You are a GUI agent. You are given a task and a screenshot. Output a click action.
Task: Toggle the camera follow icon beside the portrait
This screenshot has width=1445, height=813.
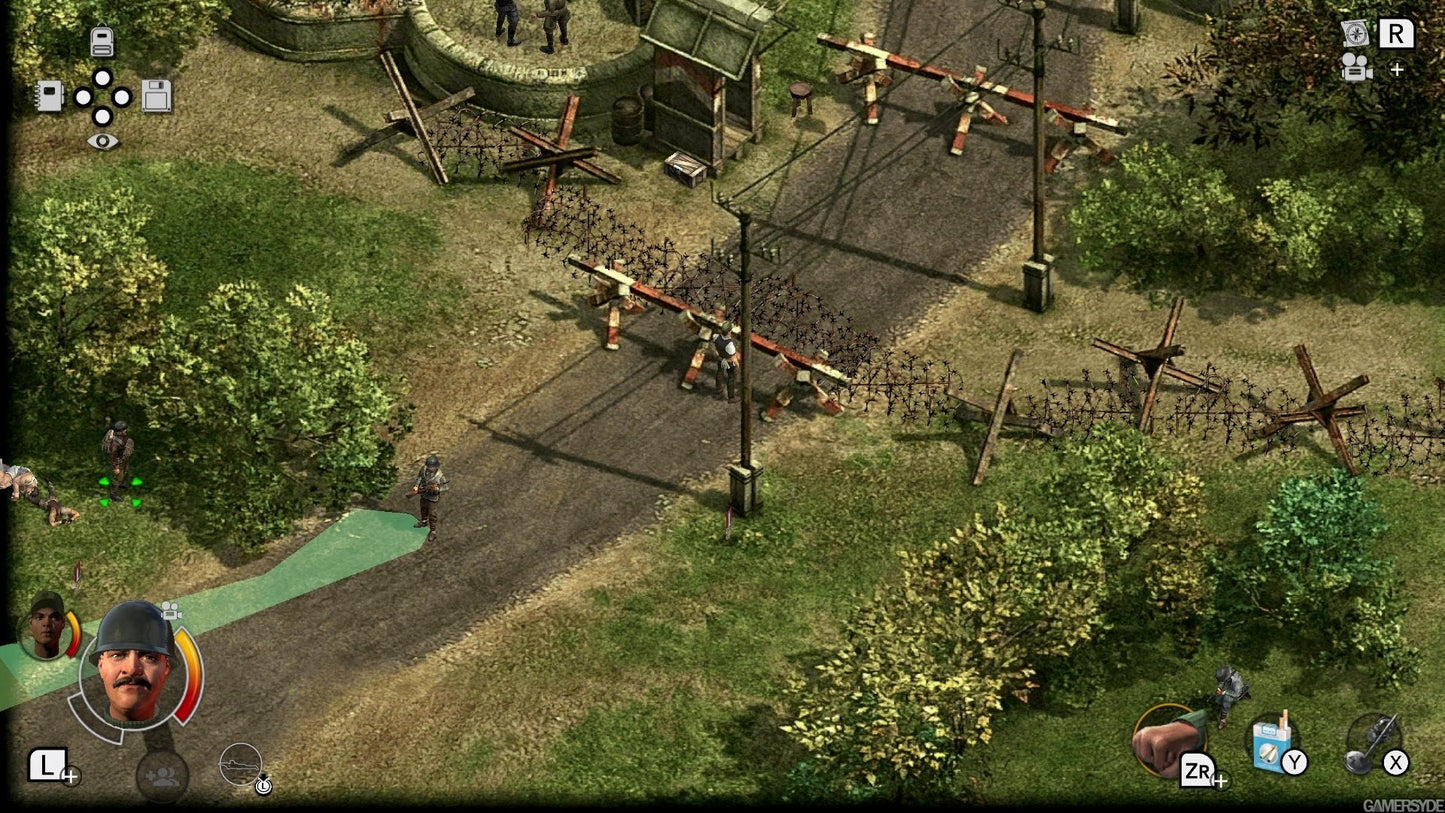click(x=172, y=609)
